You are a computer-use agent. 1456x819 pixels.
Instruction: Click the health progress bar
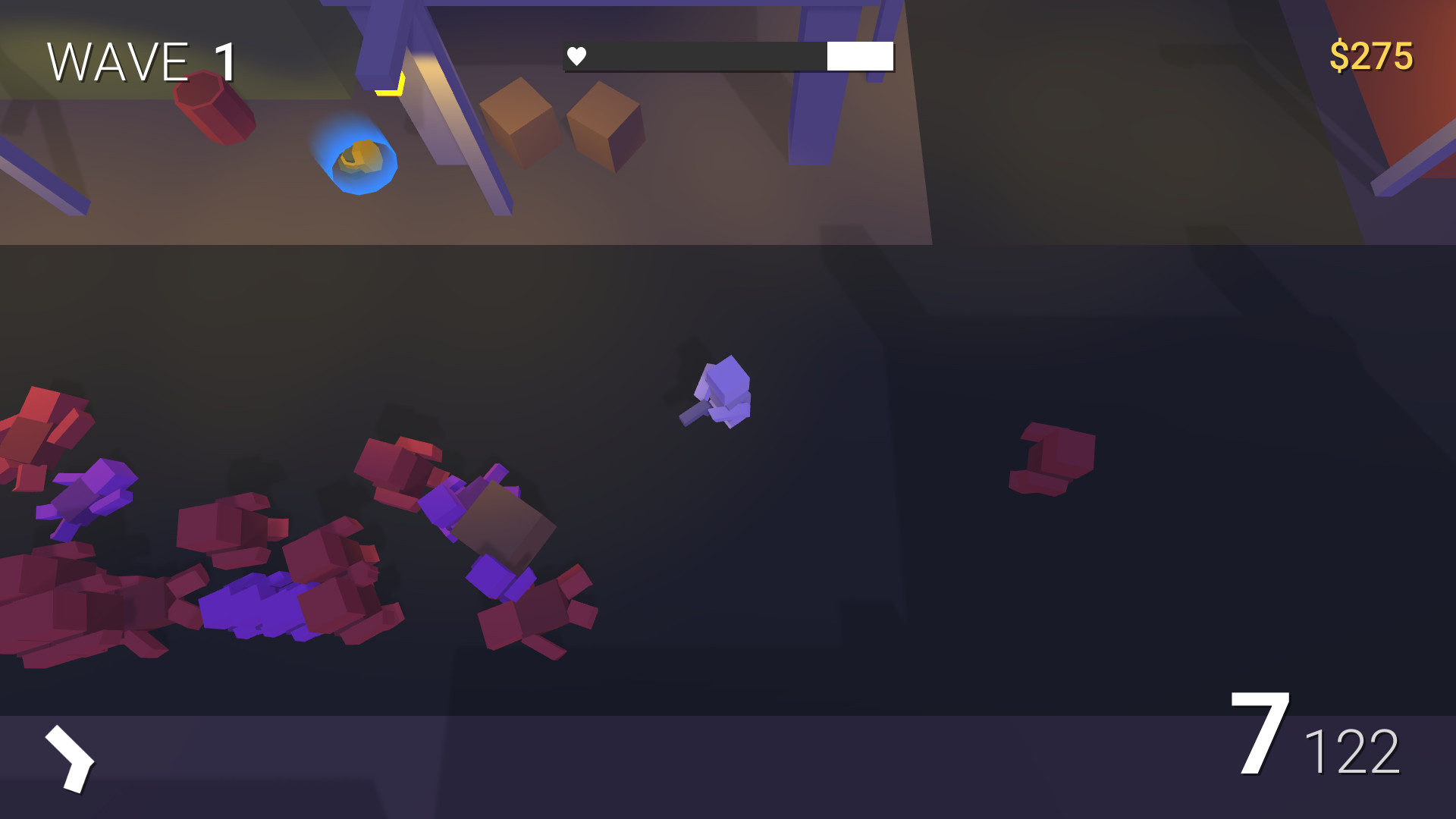[728, 55]
